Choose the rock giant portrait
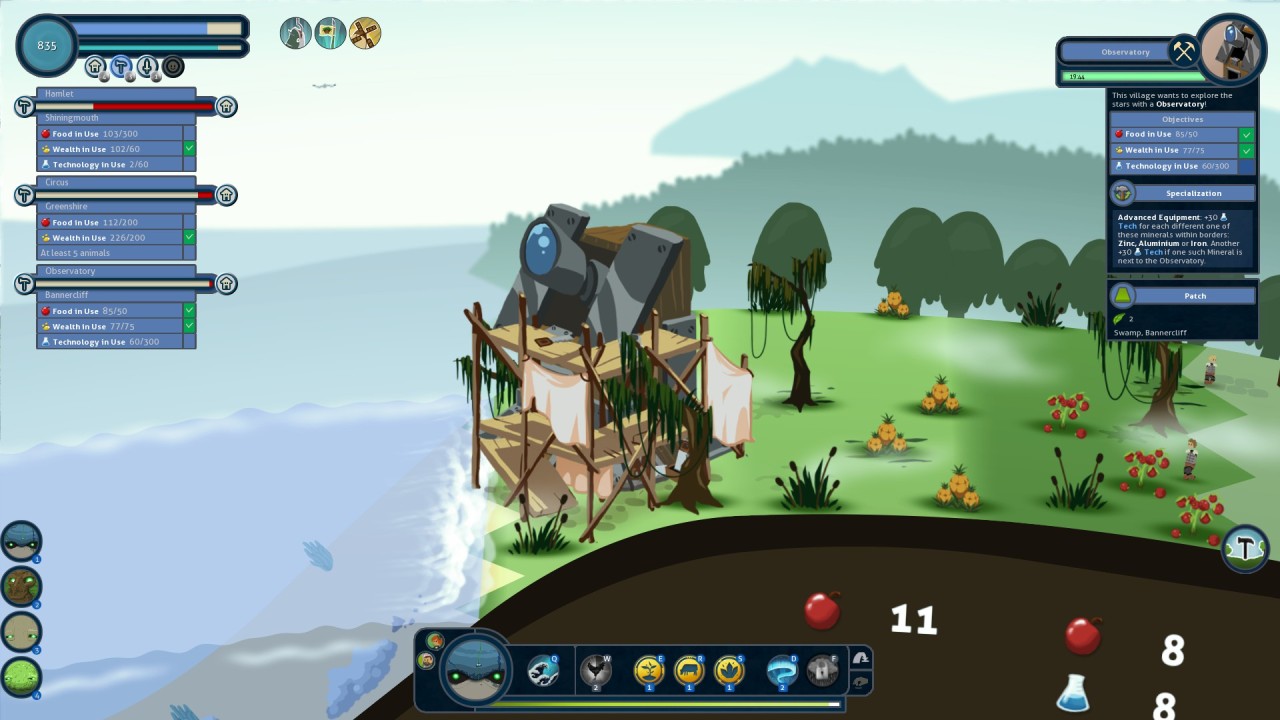Image resolution: width=1280 pixels, height=720 pixels. pyautogui.click(x=21, y=632)
